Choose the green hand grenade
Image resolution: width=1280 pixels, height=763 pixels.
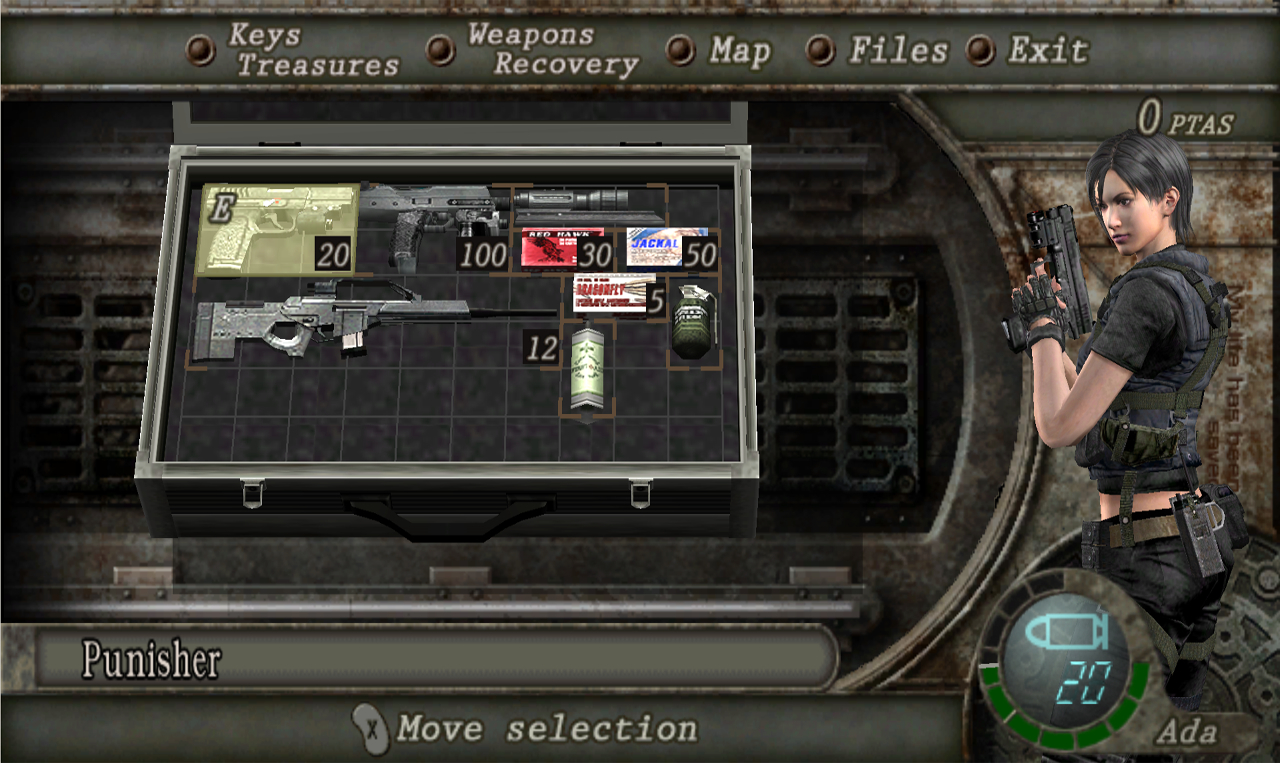[693, 324]
